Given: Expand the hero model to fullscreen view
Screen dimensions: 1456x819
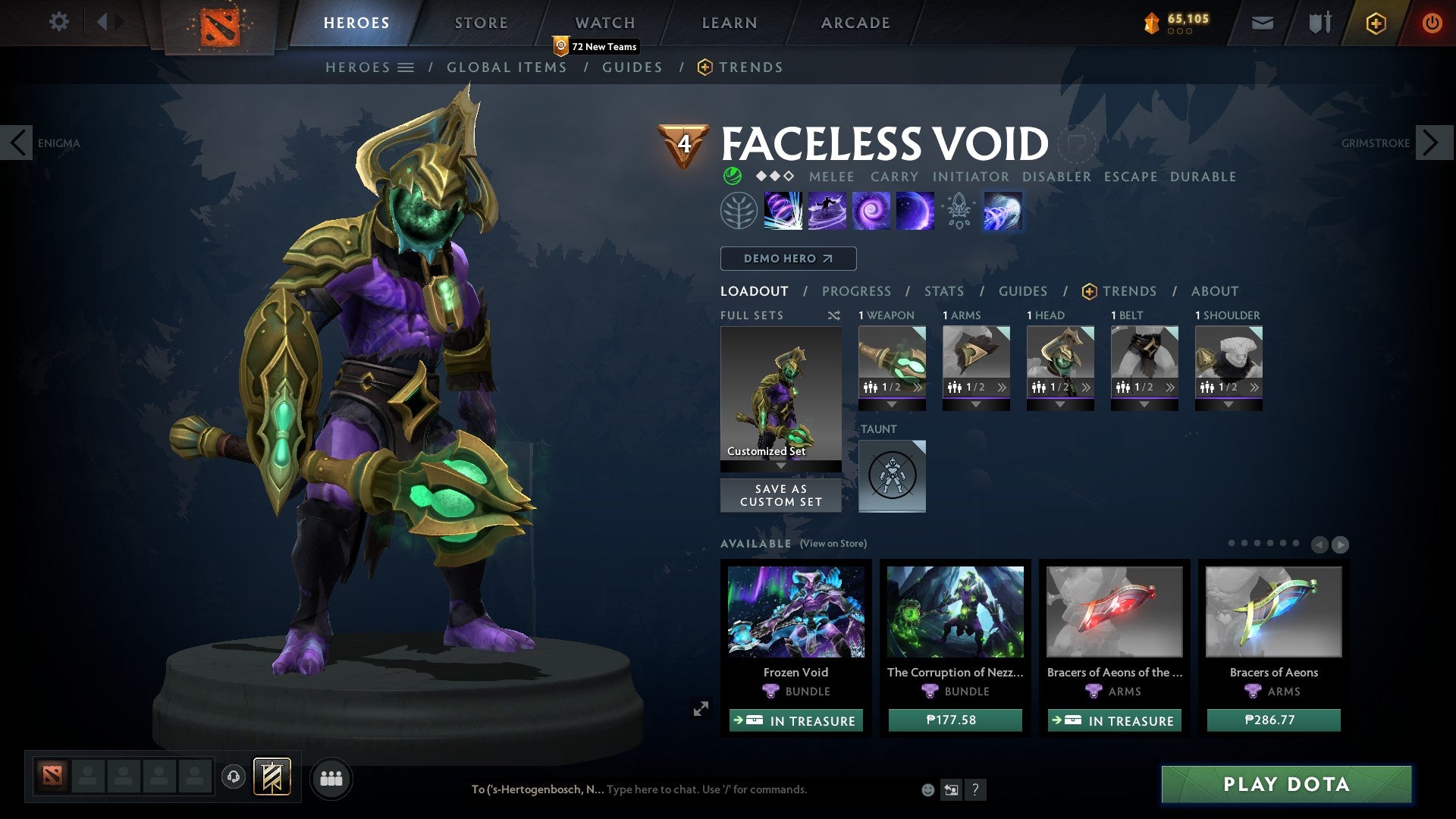Looking at the screenshot, I should tap(701, 709).
